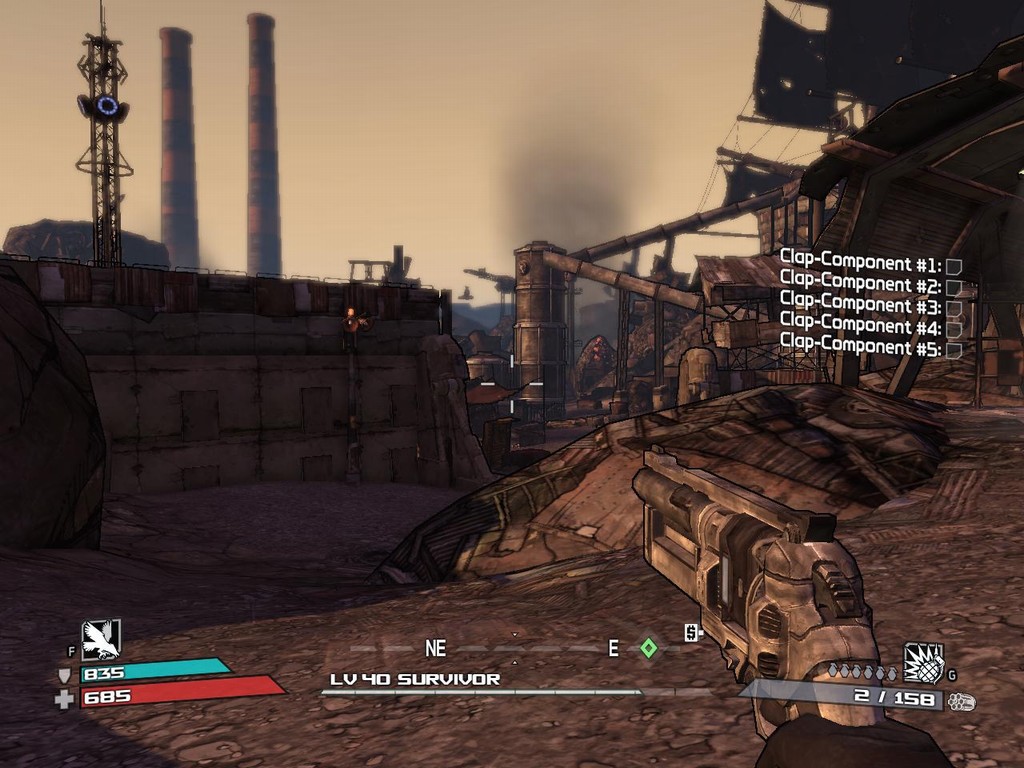Select the grenade icon beside the ammo counter
The image size is (1024, 768).
click(x=923, y=662)
